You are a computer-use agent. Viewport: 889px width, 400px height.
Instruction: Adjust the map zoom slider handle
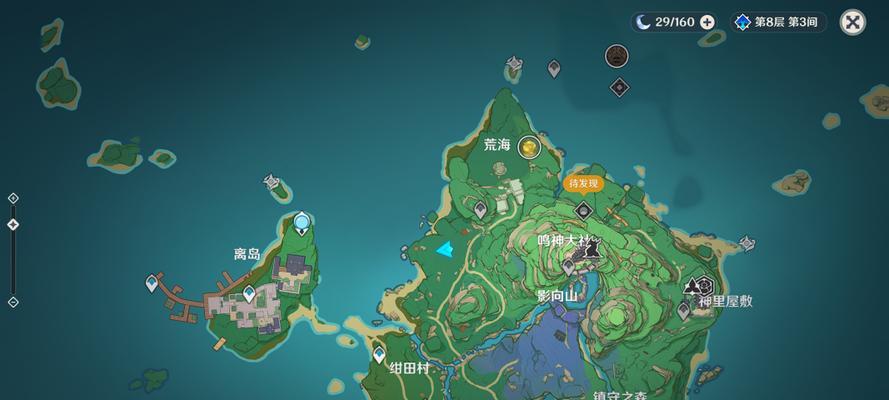click(13, 224)
